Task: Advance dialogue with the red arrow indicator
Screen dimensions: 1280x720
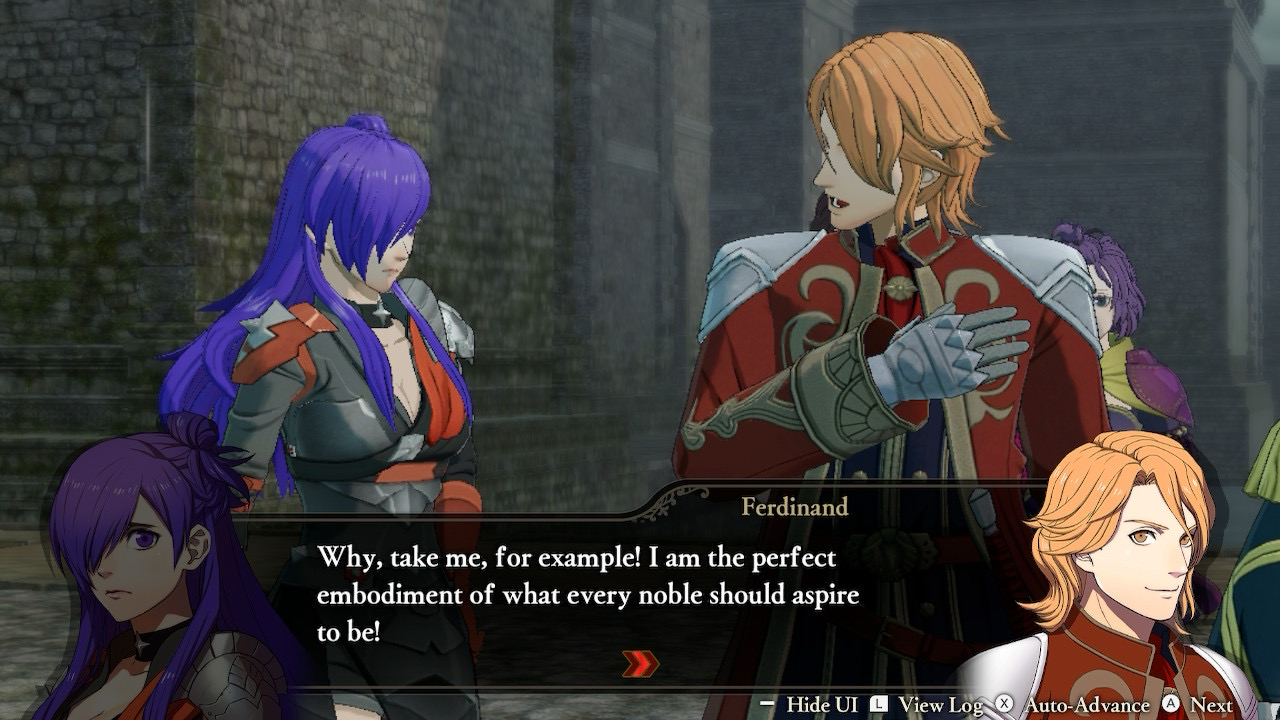Action: (640, 663)
